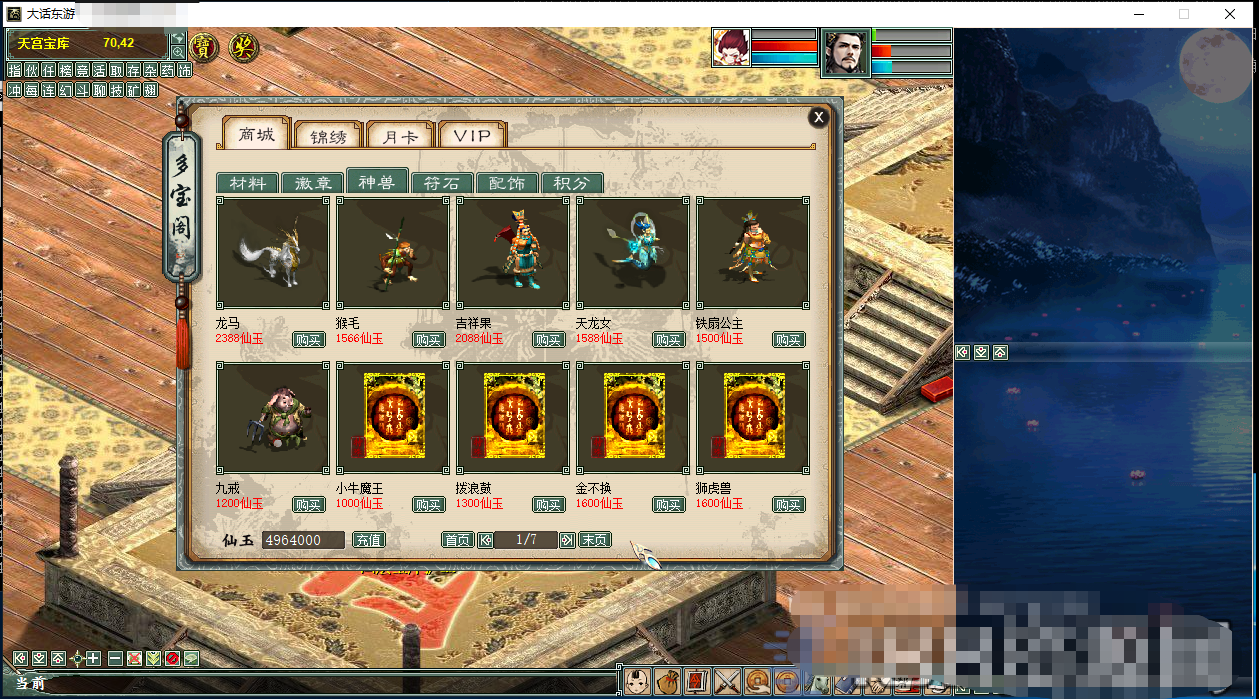This screenshot has width=1259, height=699.
Task: Switch to the 徽章 category
Action: 312,183
